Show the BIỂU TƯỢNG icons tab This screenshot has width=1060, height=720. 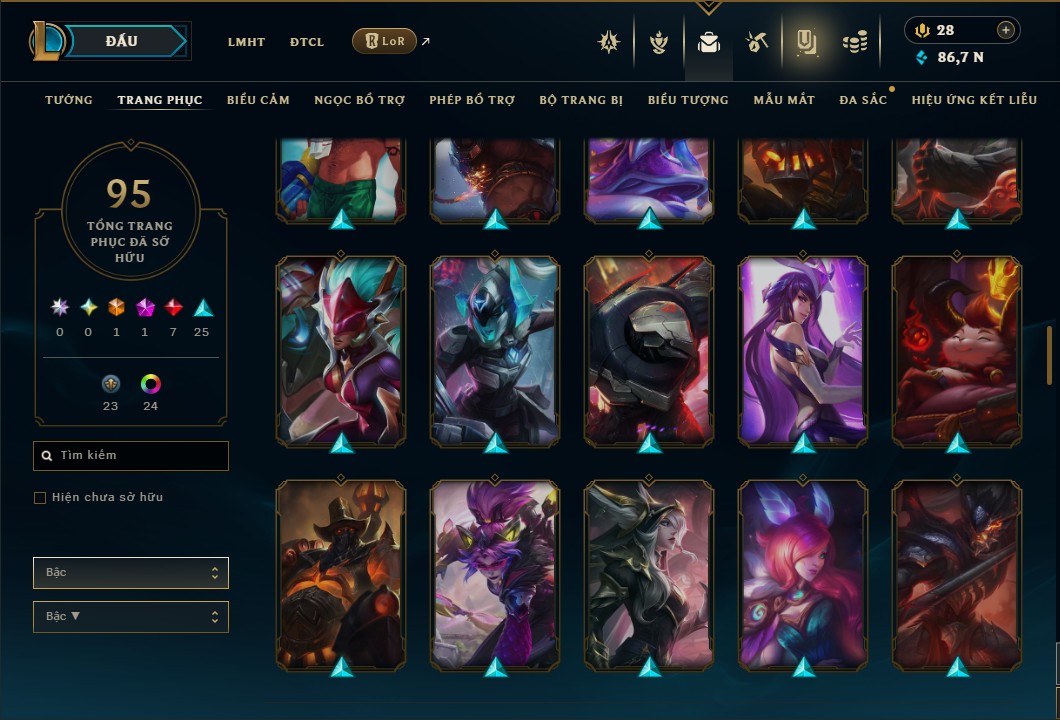click(688, 100)
